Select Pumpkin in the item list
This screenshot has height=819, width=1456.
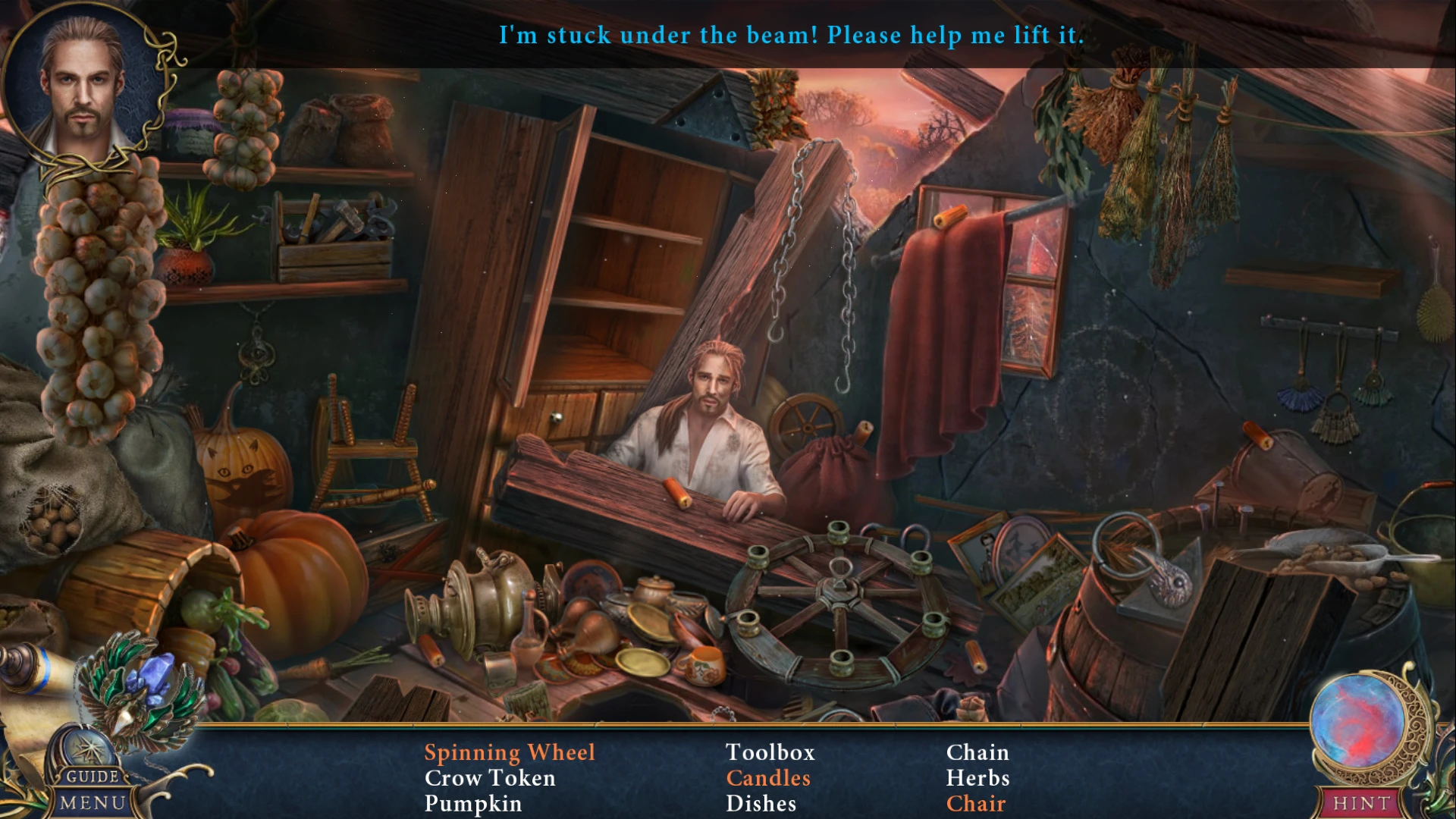(472, 804)
